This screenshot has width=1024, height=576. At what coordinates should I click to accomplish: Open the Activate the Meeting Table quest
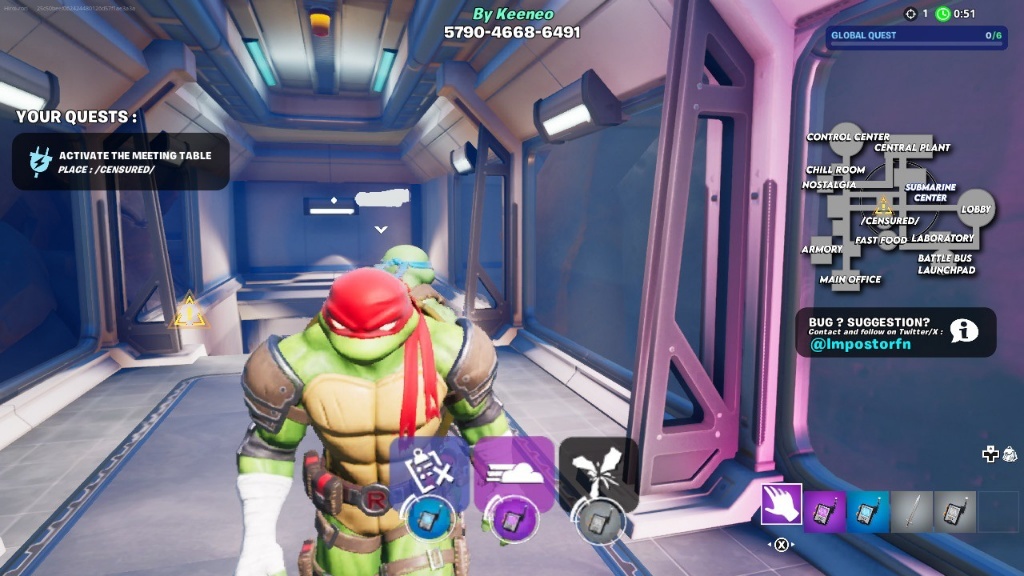121,162
